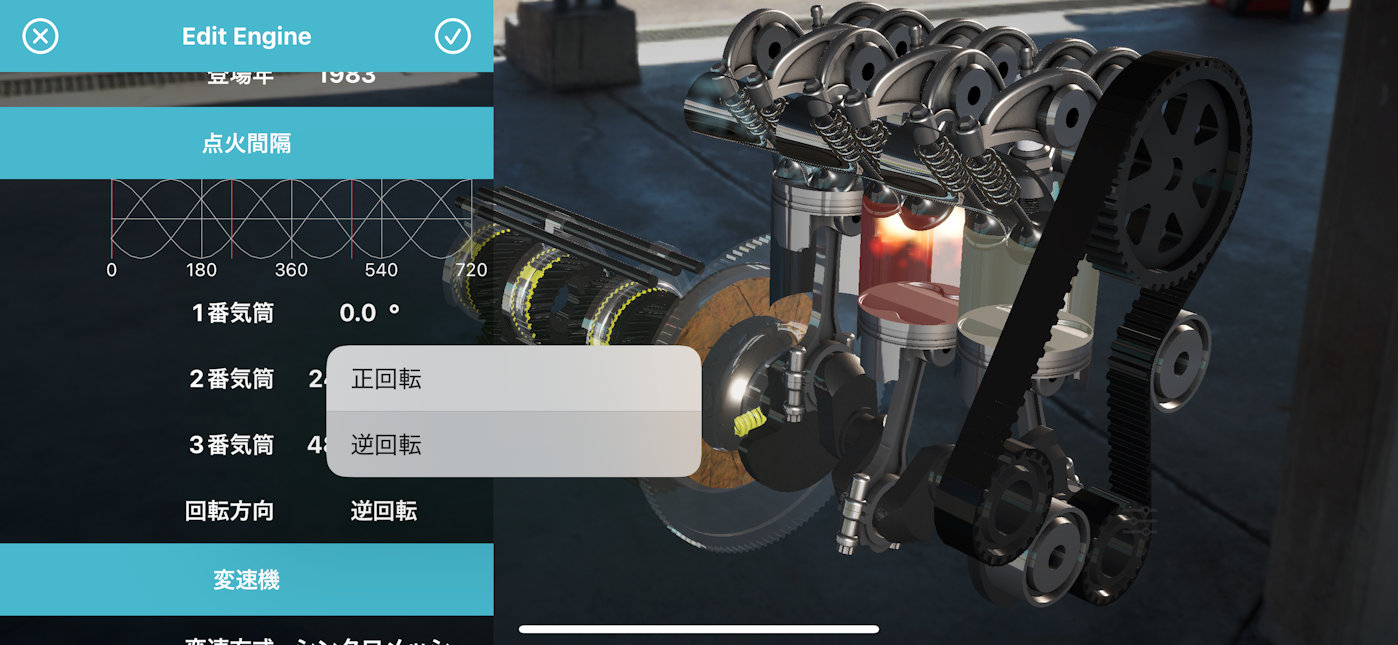Edit the 1番気筒 firing angle value
Image resolution: width=1398 pixels, height=645 pixels.
click(x=369, y=314)
